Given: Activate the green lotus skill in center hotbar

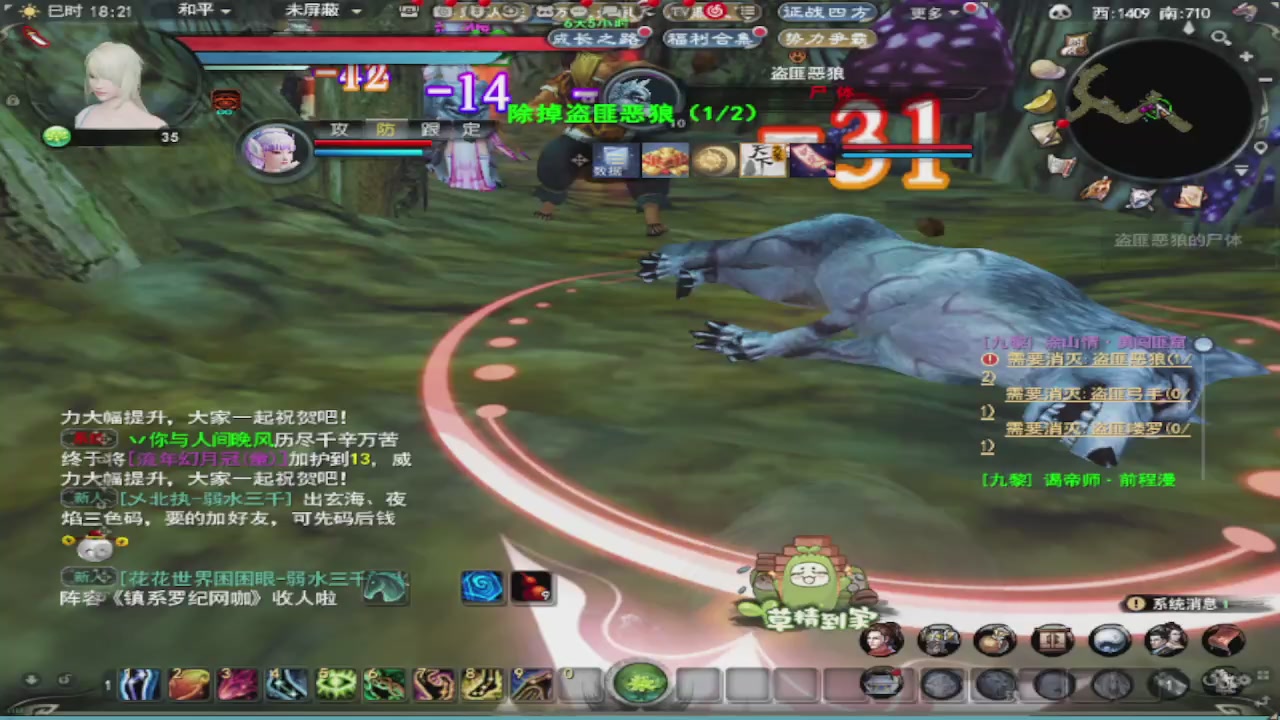Looking at the screenshot, I should [640, 682].
